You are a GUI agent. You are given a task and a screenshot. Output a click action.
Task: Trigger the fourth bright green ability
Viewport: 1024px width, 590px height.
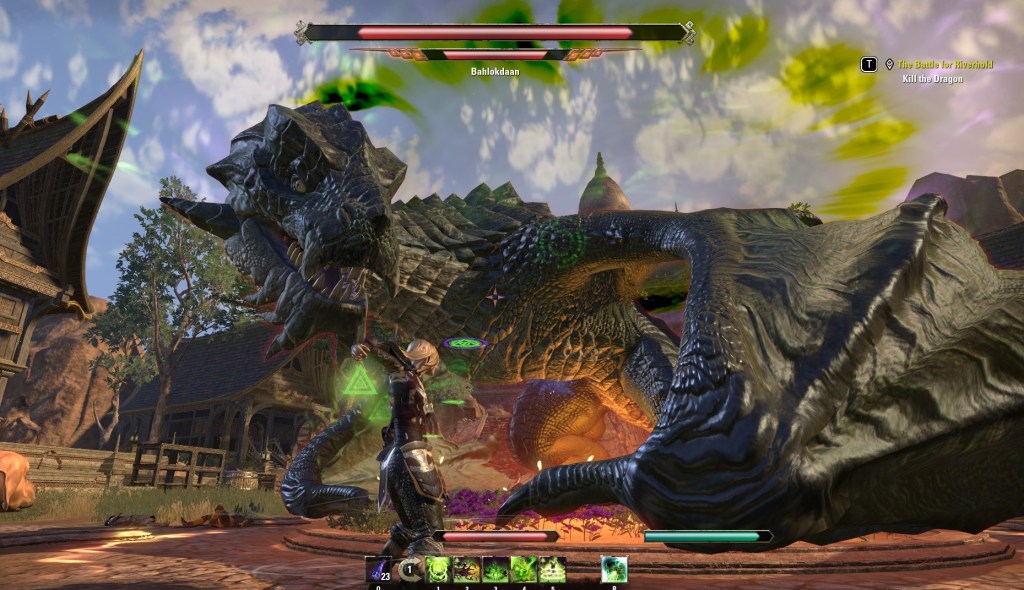point(524,570)
